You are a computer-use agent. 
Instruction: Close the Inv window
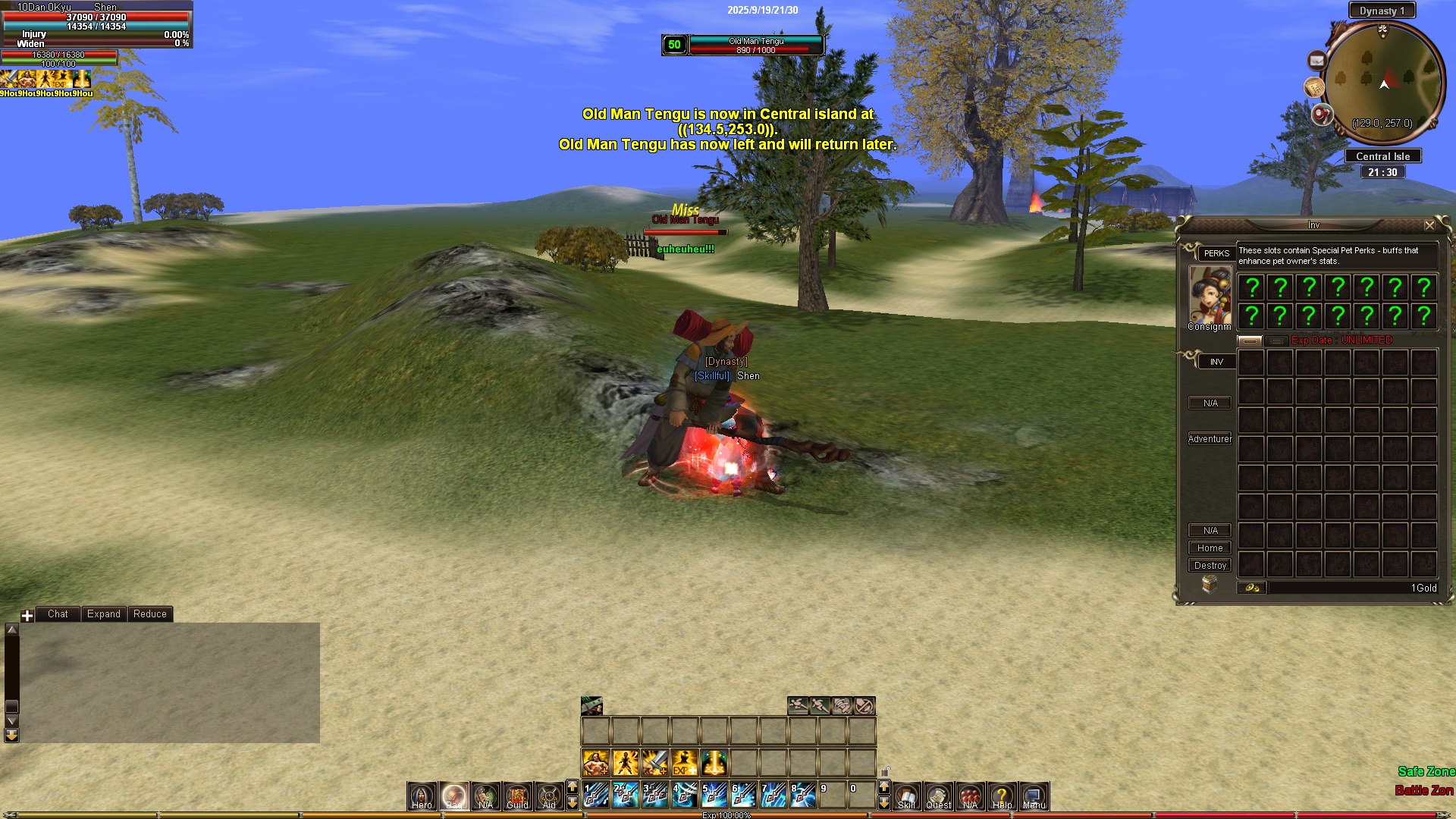tap(1429, 225)
